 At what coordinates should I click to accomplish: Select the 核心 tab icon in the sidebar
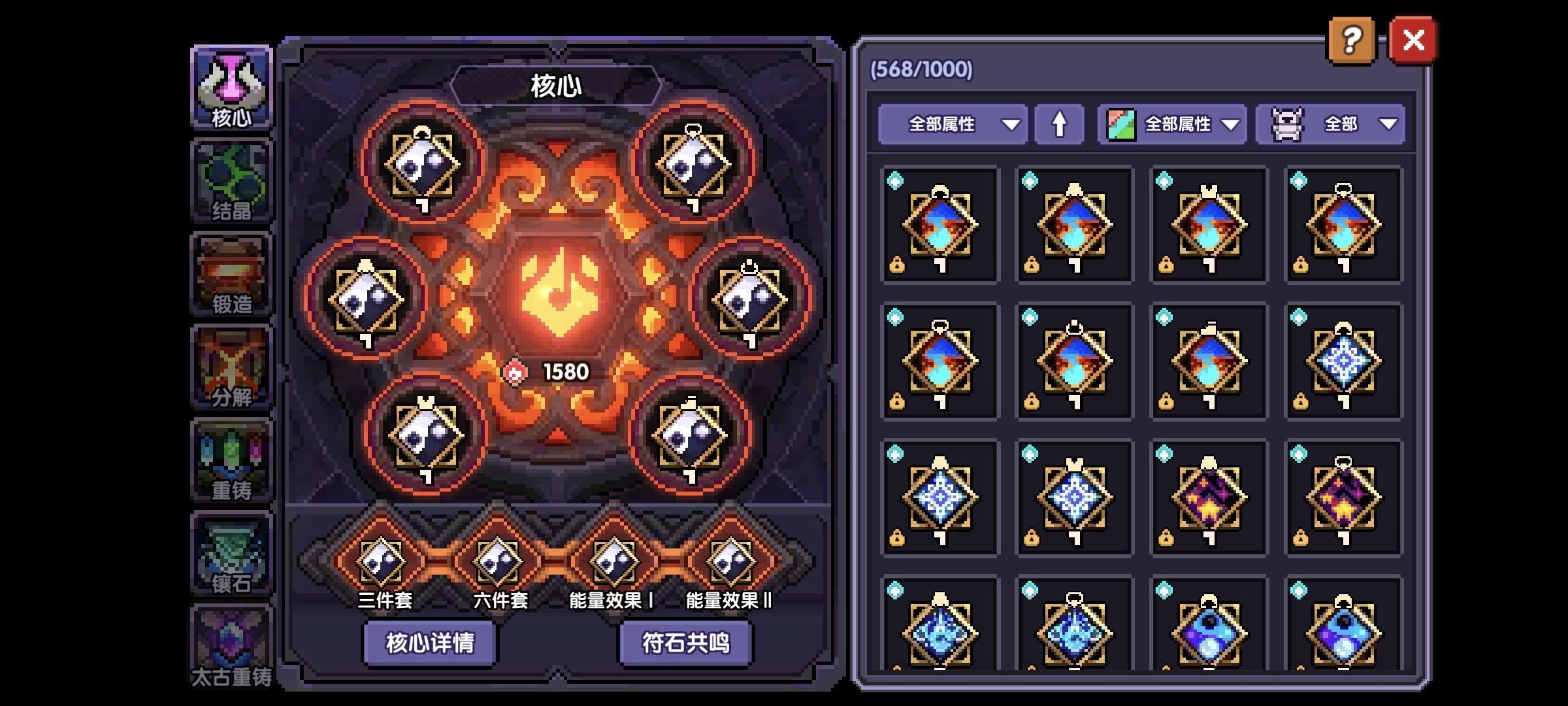point(232,88)
